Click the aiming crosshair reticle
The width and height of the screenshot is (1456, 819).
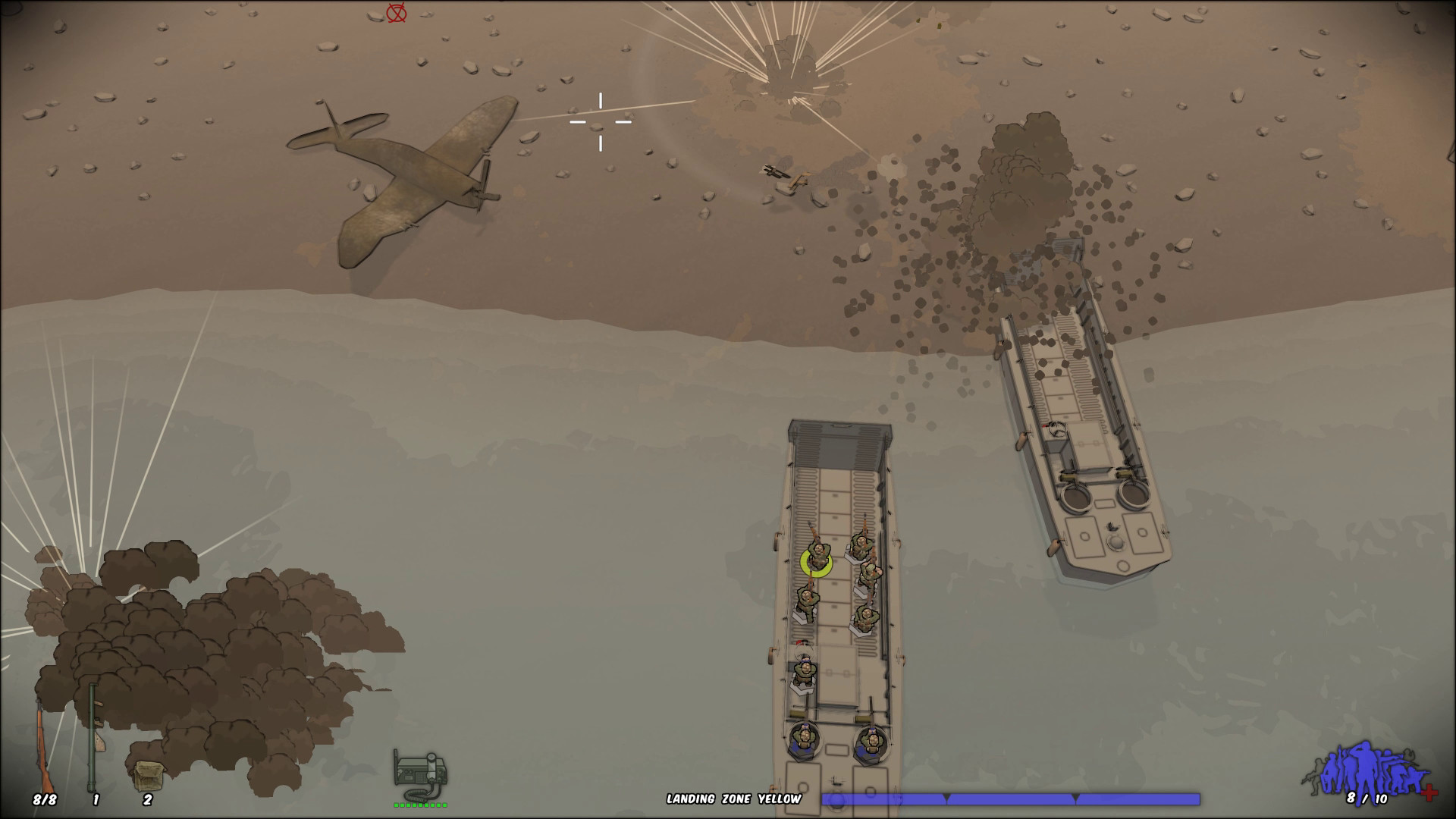point(601,121)
